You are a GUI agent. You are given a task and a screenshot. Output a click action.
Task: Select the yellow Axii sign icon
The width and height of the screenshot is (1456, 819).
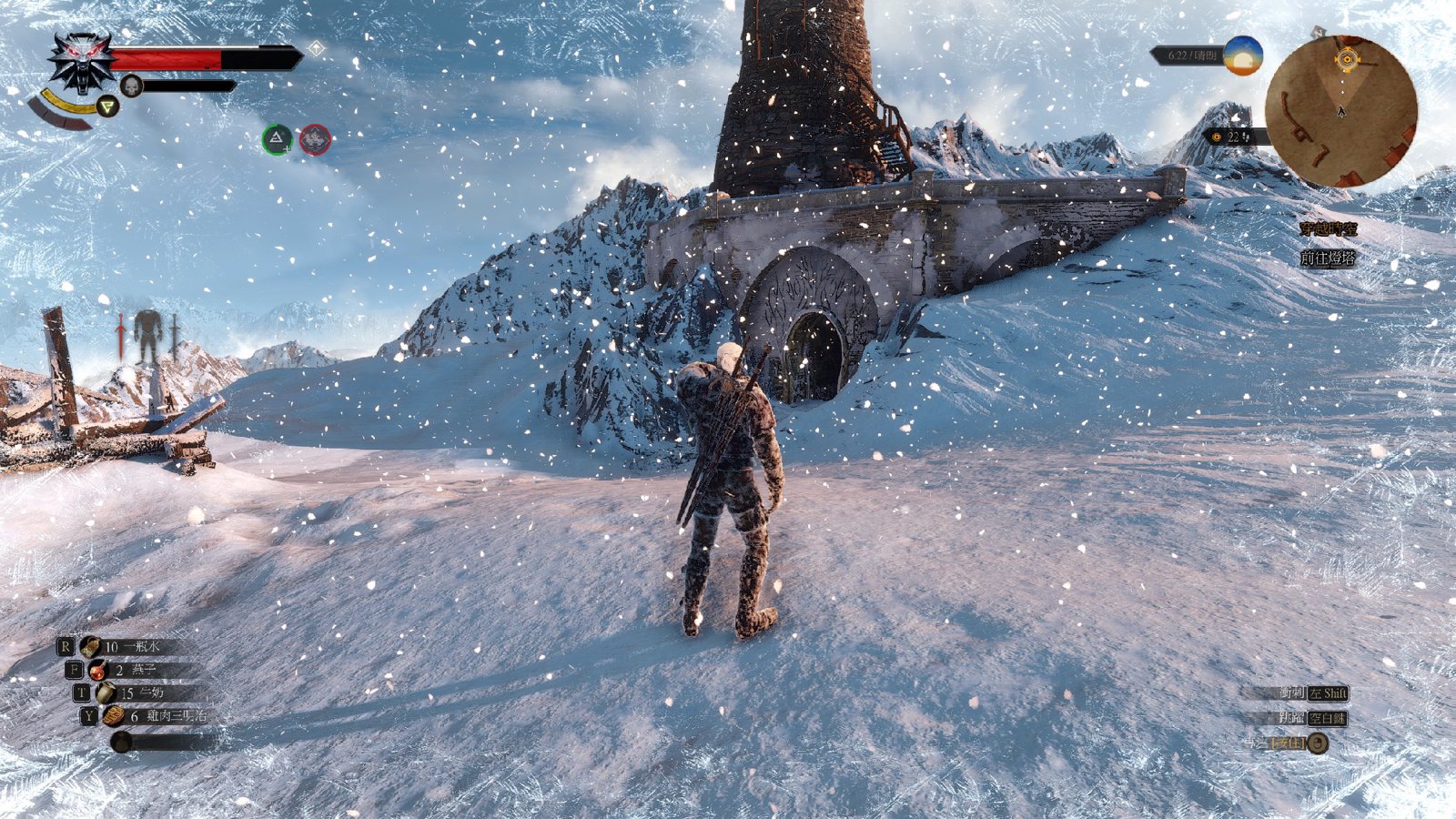pyautogui.click(x=108, y=107)
